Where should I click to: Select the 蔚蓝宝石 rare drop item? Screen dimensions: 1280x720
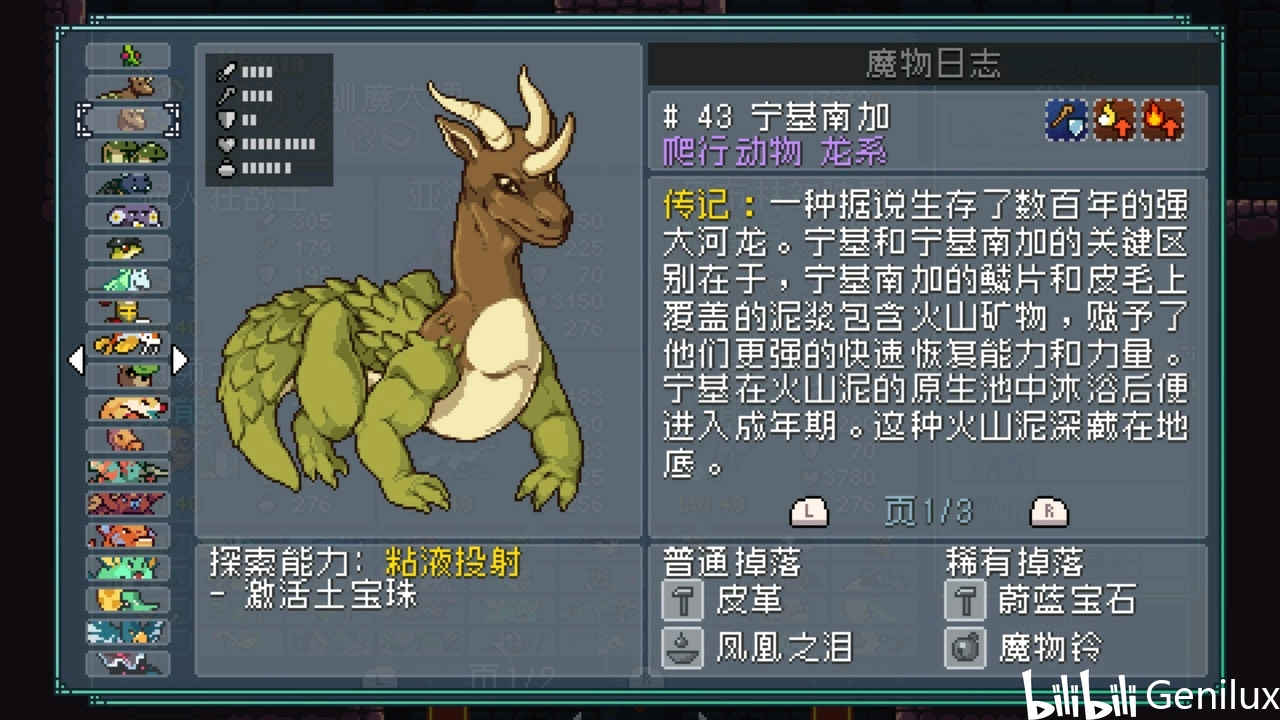point(1066,601)
